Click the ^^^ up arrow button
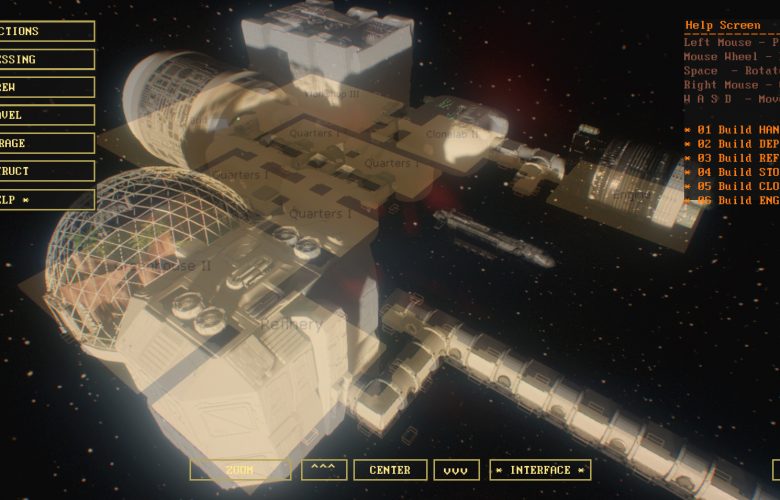 pyautogui.click(x=322, y=470)
